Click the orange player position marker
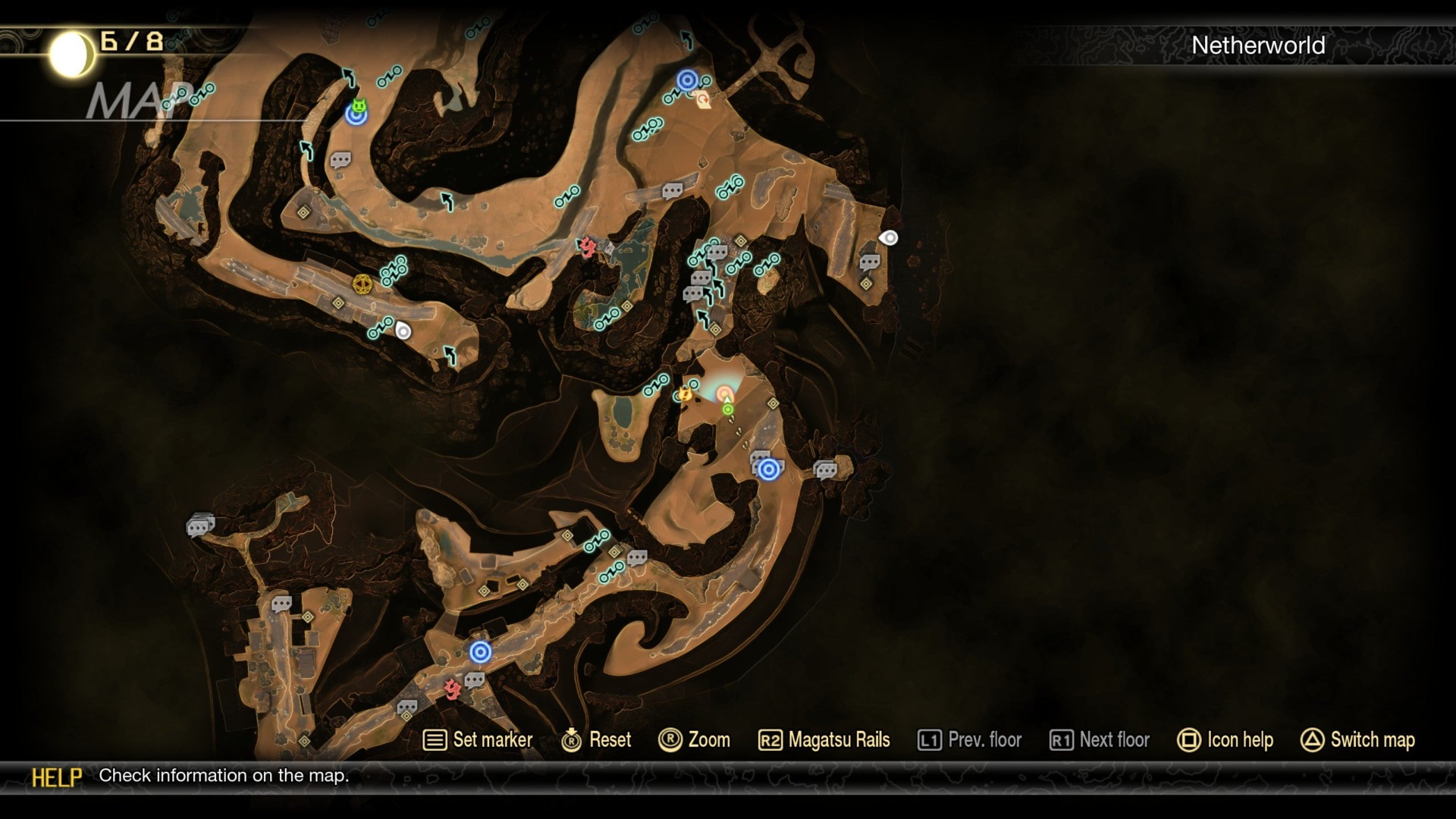 (x=726, y=393)
